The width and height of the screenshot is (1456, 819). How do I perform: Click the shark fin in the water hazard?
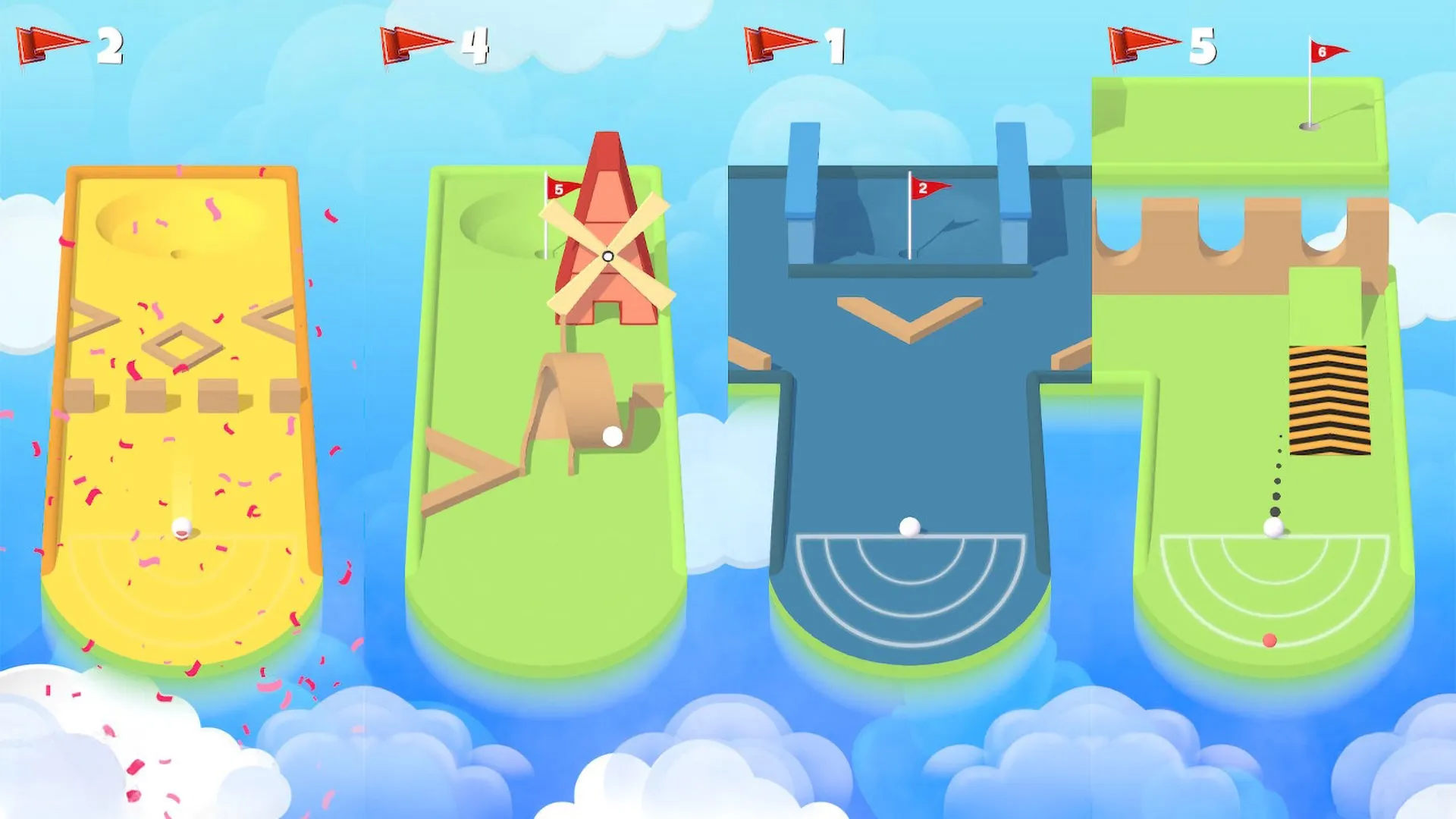pyautogui.click(x=957, y=224)
